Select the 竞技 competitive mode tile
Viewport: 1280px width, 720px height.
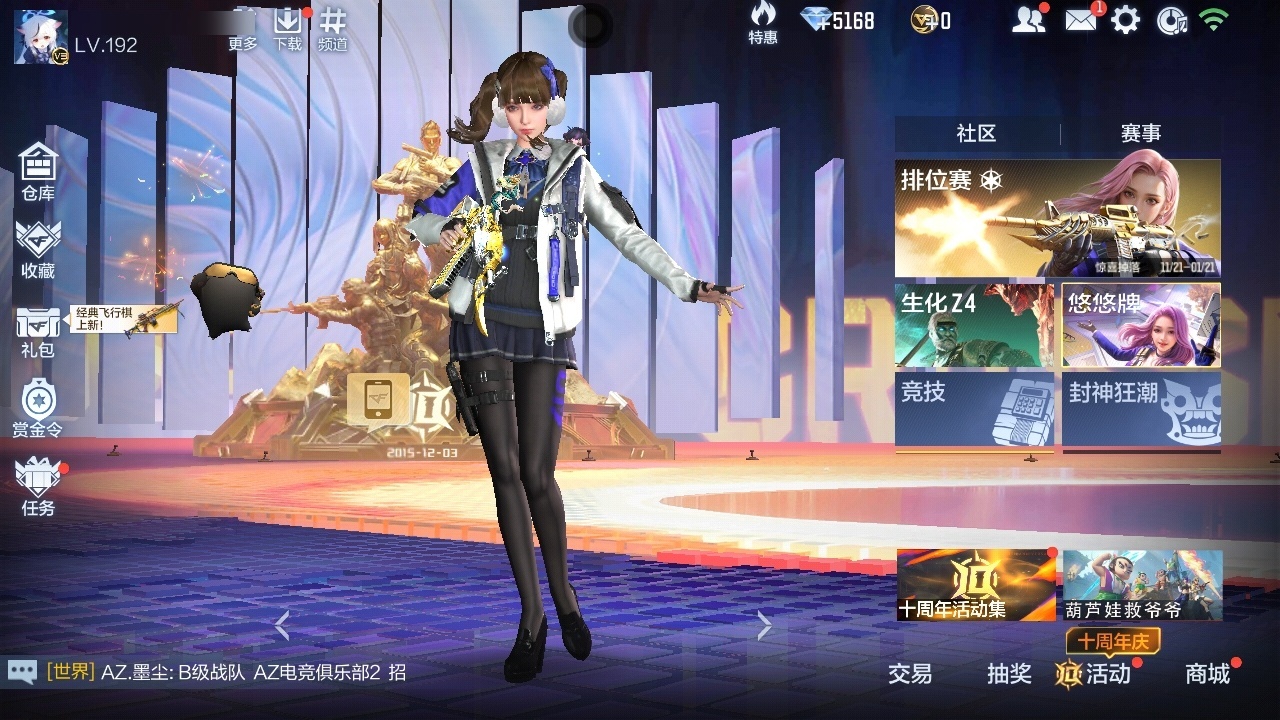click(974, 409)
